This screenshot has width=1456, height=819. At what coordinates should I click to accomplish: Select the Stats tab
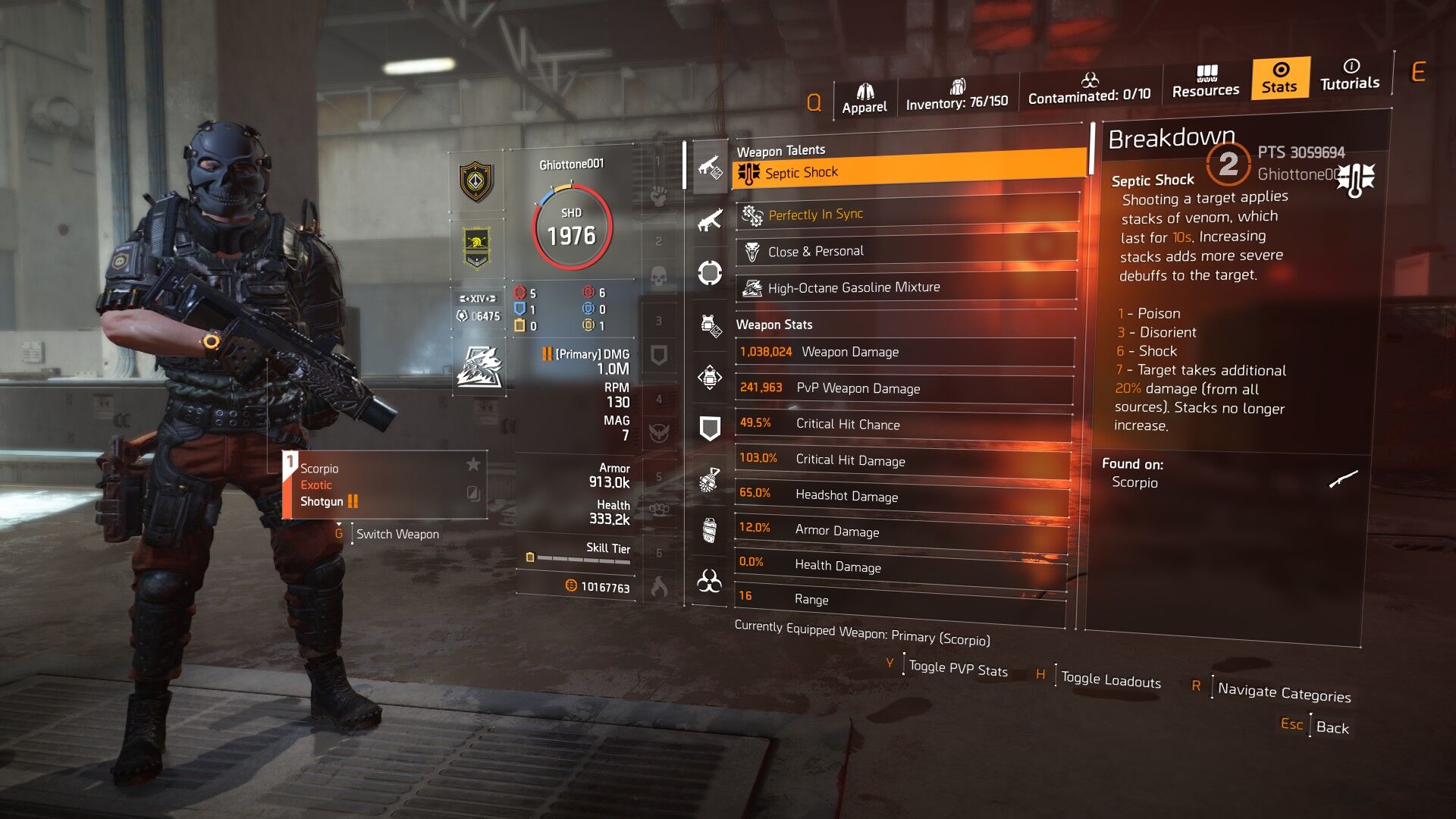[1280, 78]
